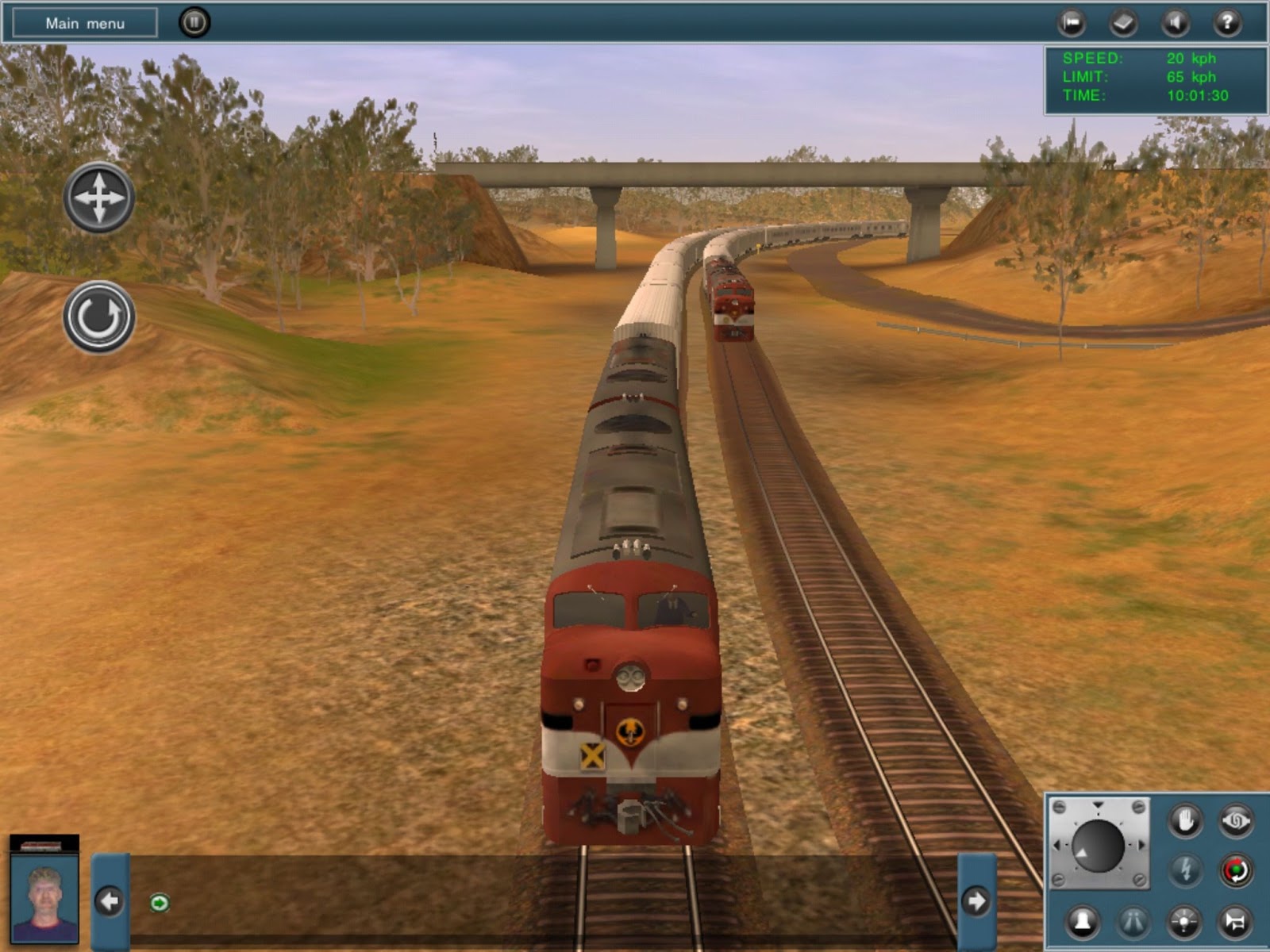The height and width of the screenshot is (952, 1270).
Task: Go back with the left arrow button
Action: point(110,900)
